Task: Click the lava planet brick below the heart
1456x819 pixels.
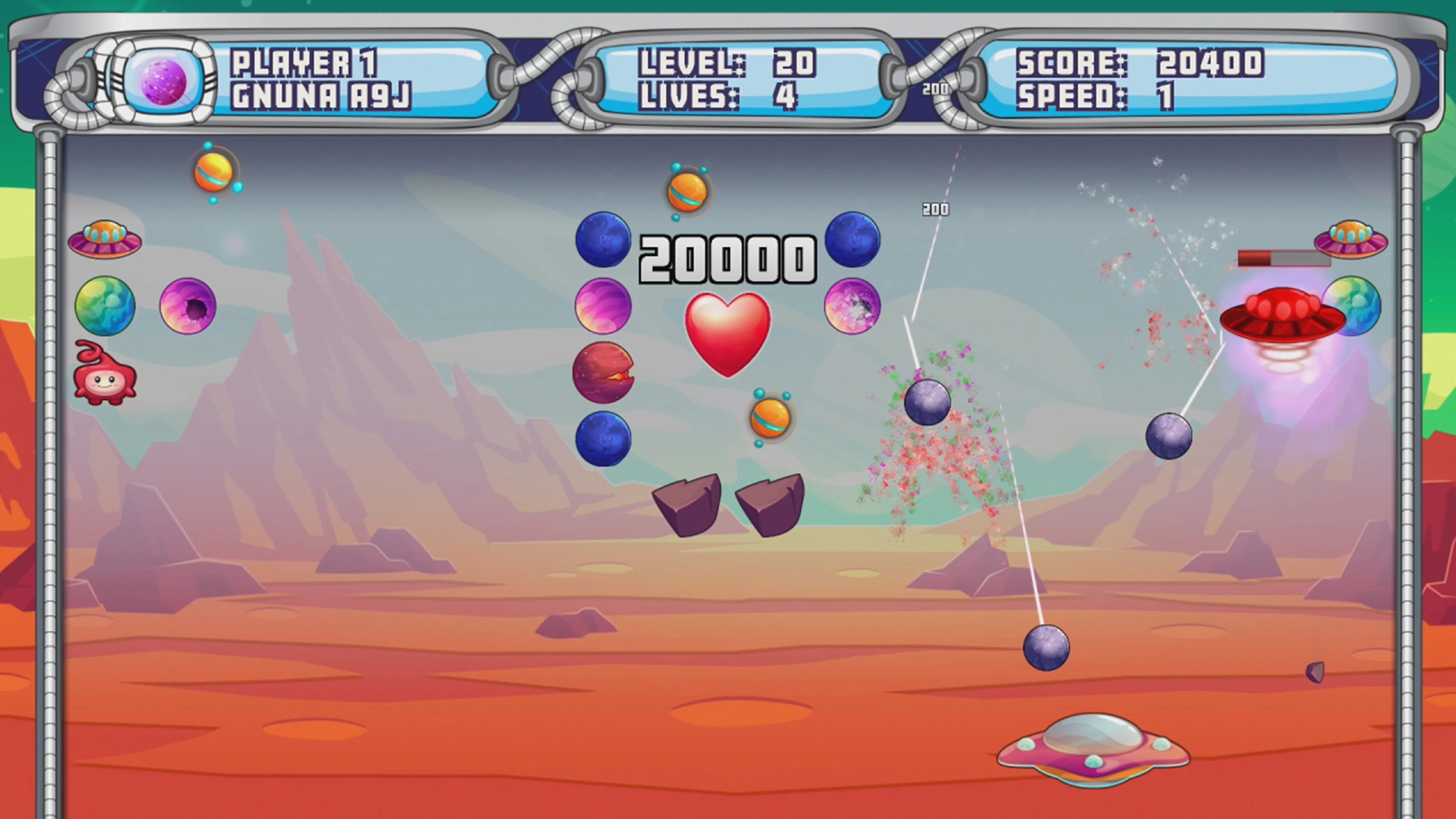Action: point(604,373)
